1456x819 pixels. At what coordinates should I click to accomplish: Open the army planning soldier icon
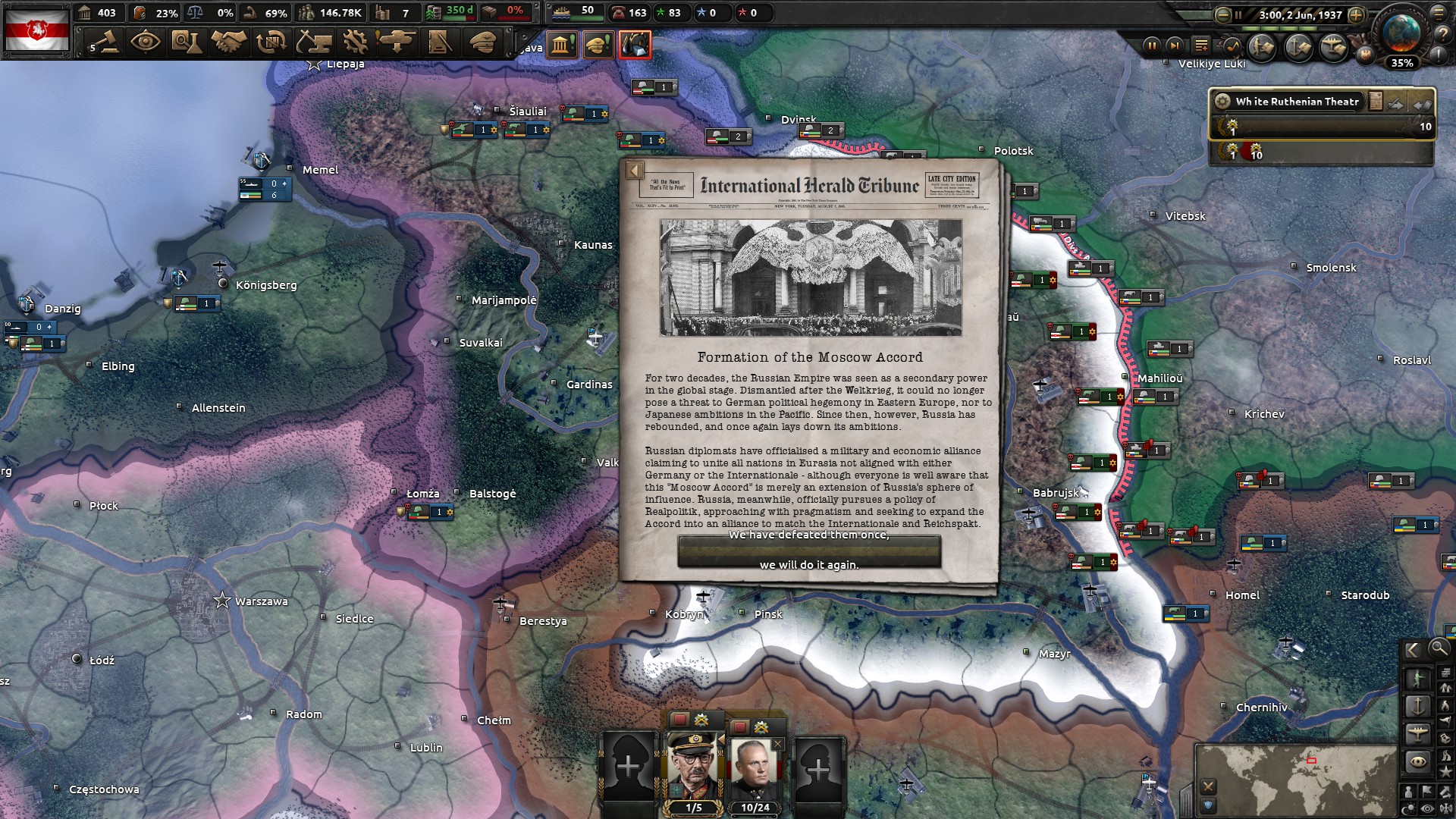tap(1260, 46)
